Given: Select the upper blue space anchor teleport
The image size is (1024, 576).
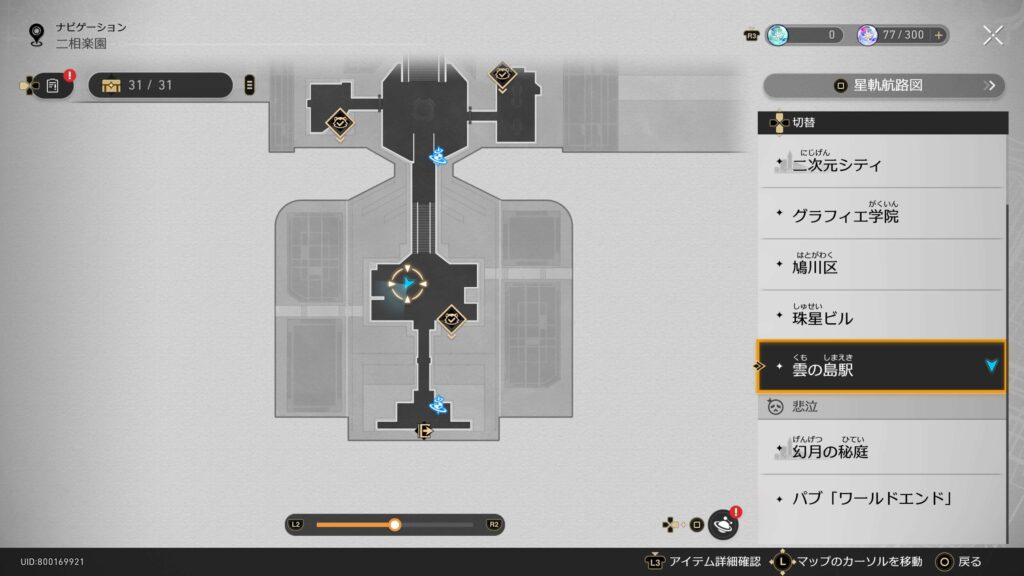Looking at the screenshot, I should 438,156.
